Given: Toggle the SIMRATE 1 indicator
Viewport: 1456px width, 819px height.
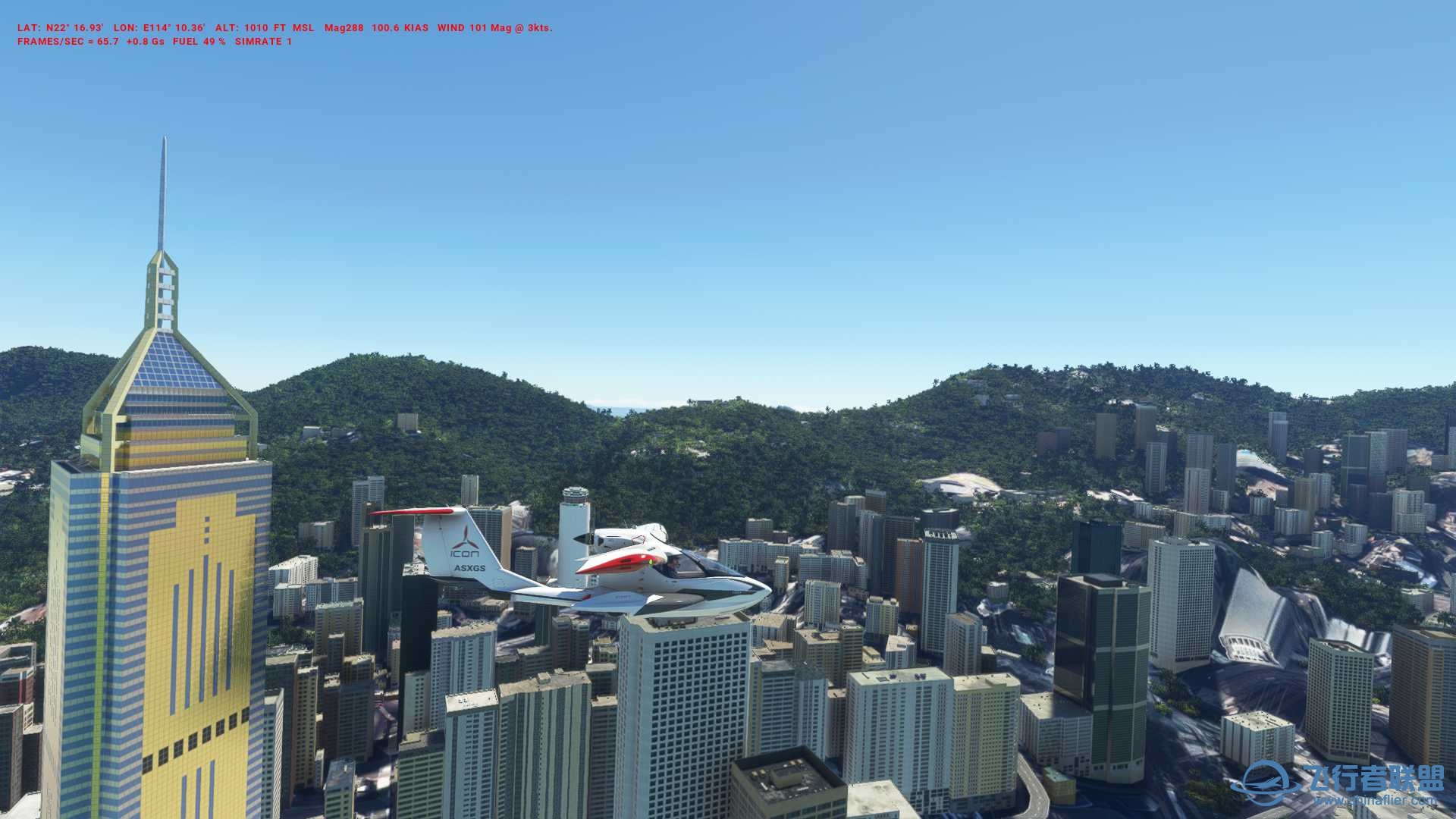Looking at the screenshot, I should (x=262, y=43).
